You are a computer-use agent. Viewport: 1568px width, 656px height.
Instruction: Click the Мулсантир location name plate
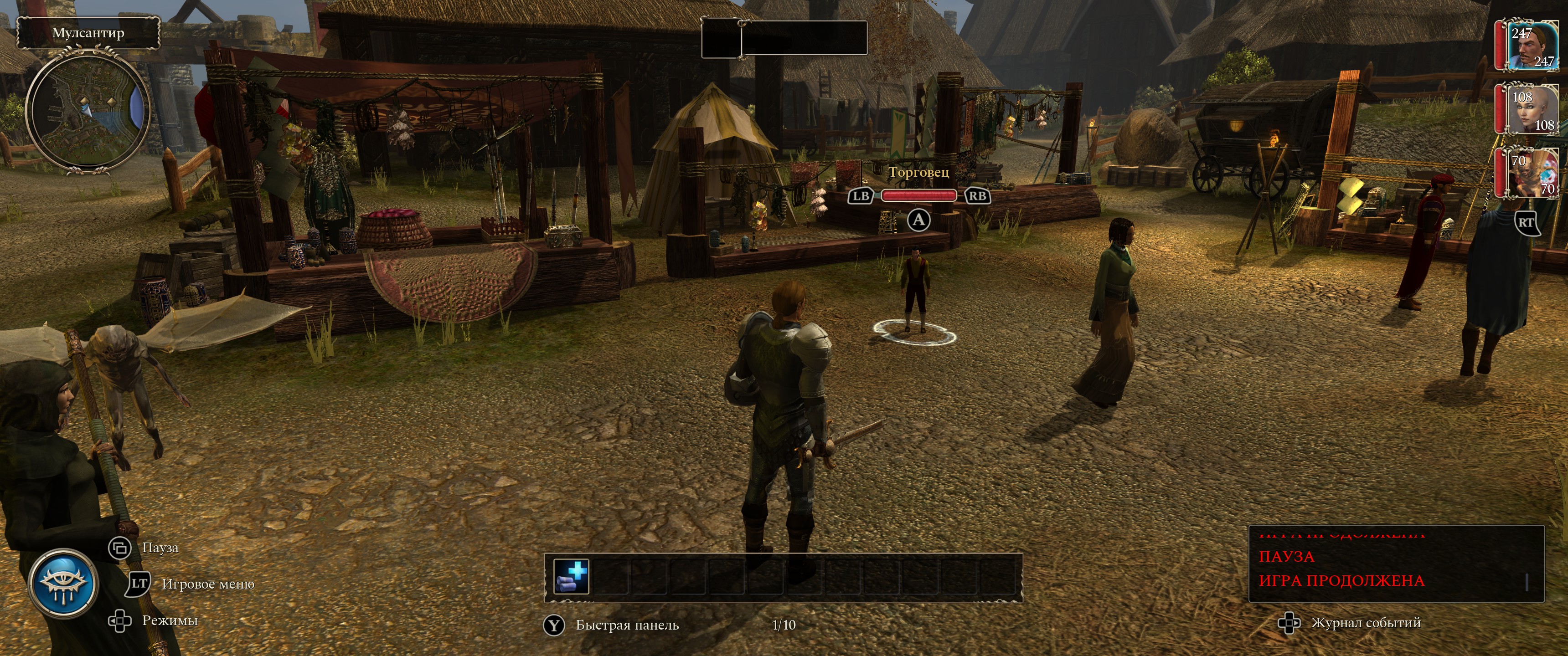(x=88, y=33)
